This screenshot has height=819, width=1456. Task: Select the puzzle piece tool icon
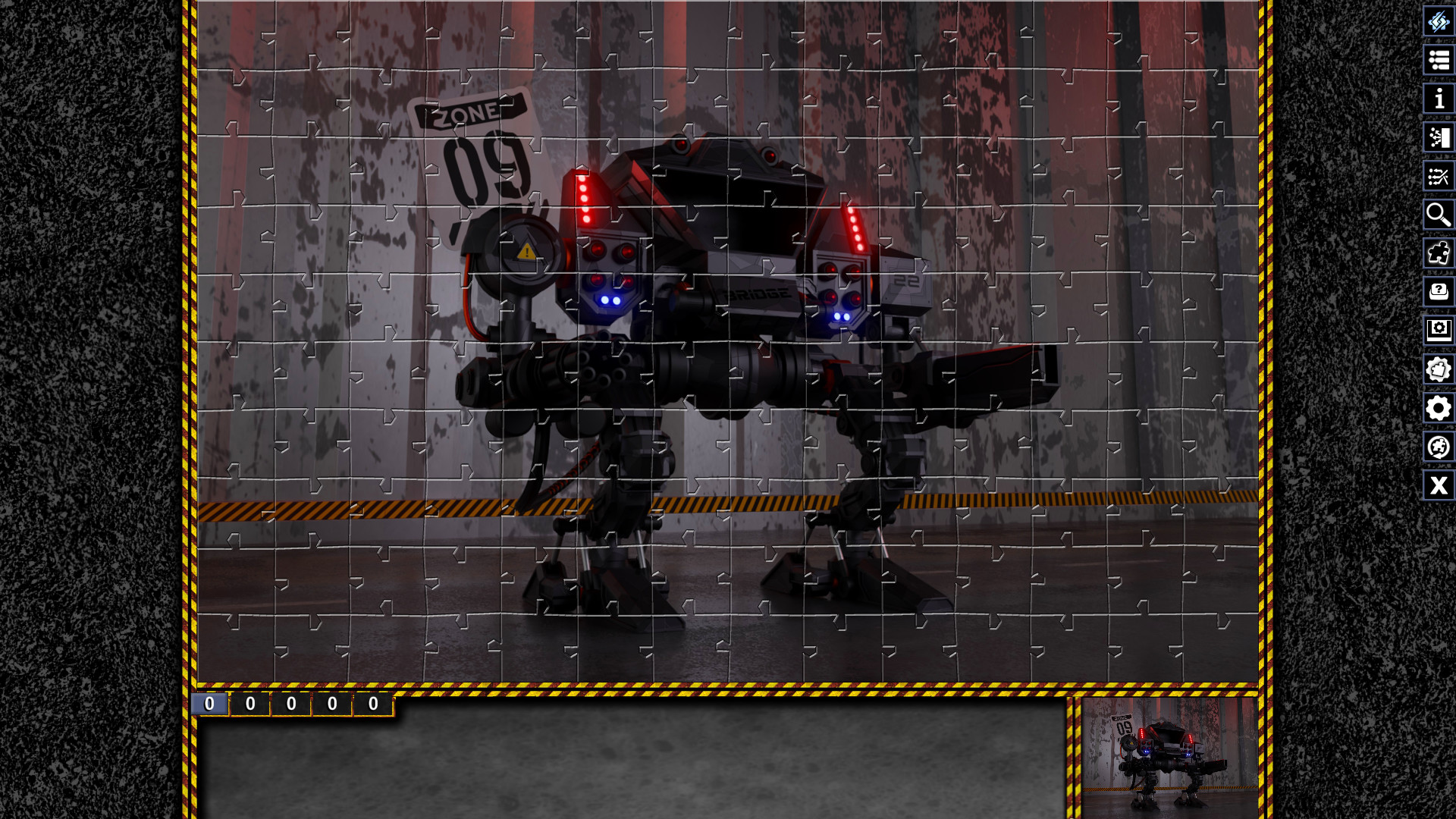click(1438, 253)
